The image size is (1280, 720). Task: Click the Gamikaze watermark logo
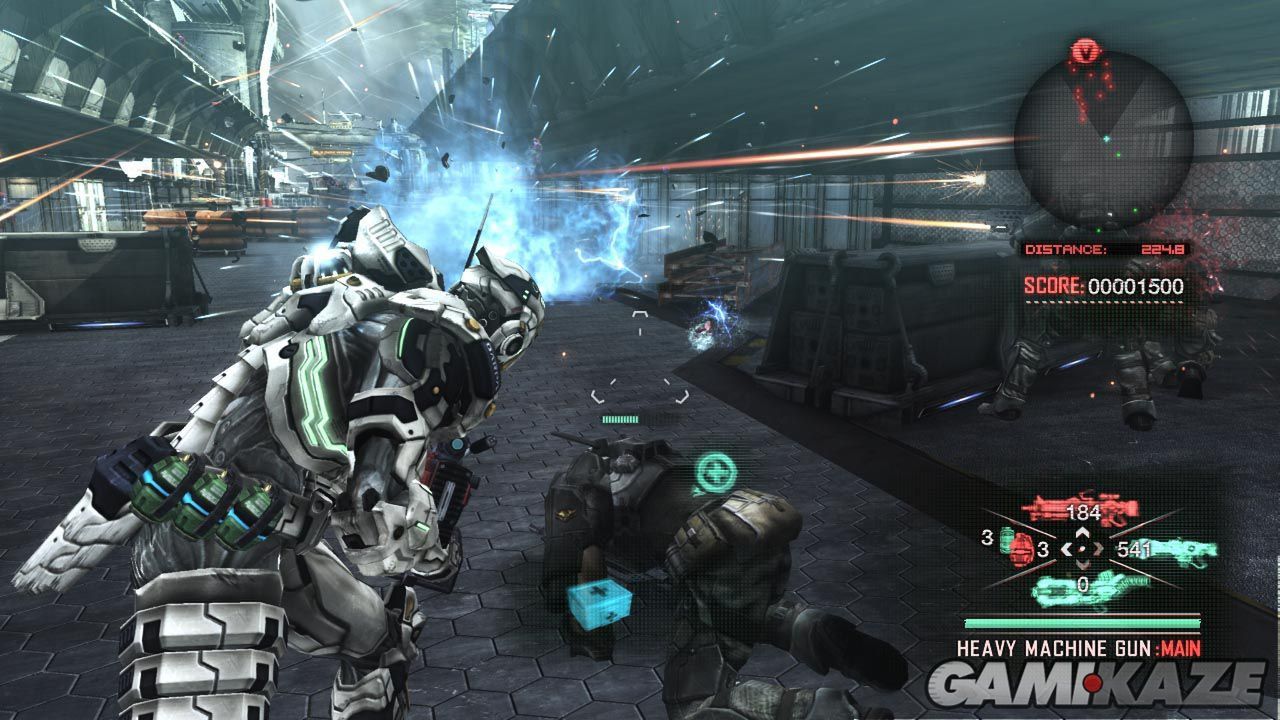tap(1096, 684)
